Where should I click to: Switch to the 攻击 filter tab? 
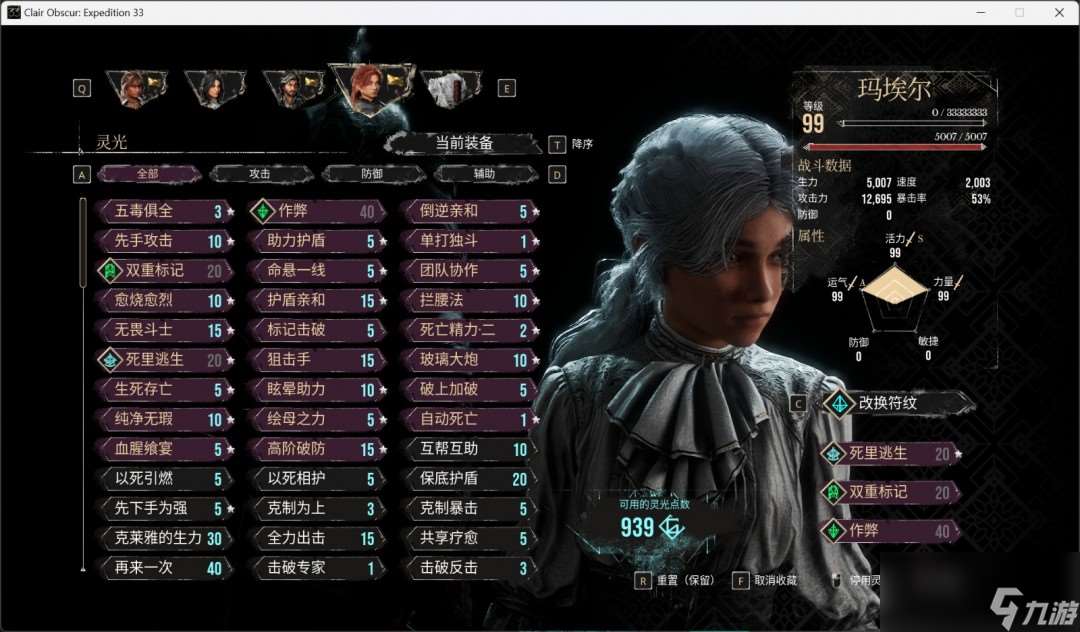point(260,174)
